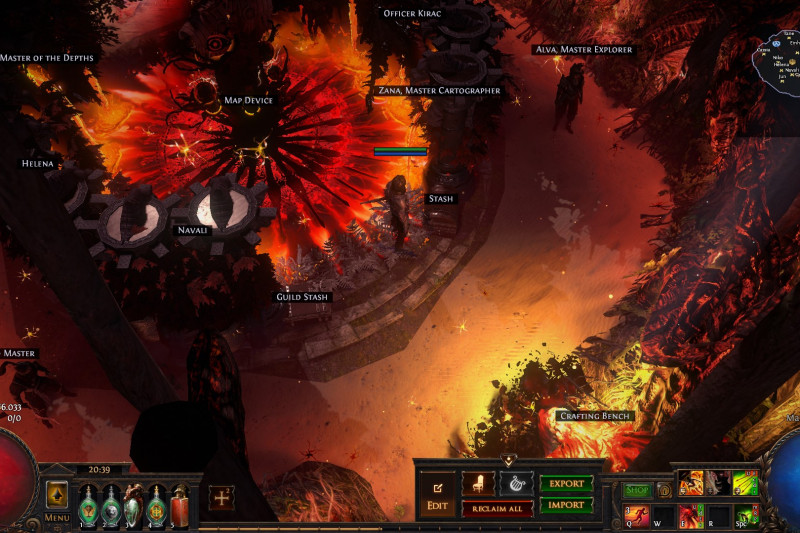Use the second flask with grey emblem
800x533 pixels.
coord(111,503)
